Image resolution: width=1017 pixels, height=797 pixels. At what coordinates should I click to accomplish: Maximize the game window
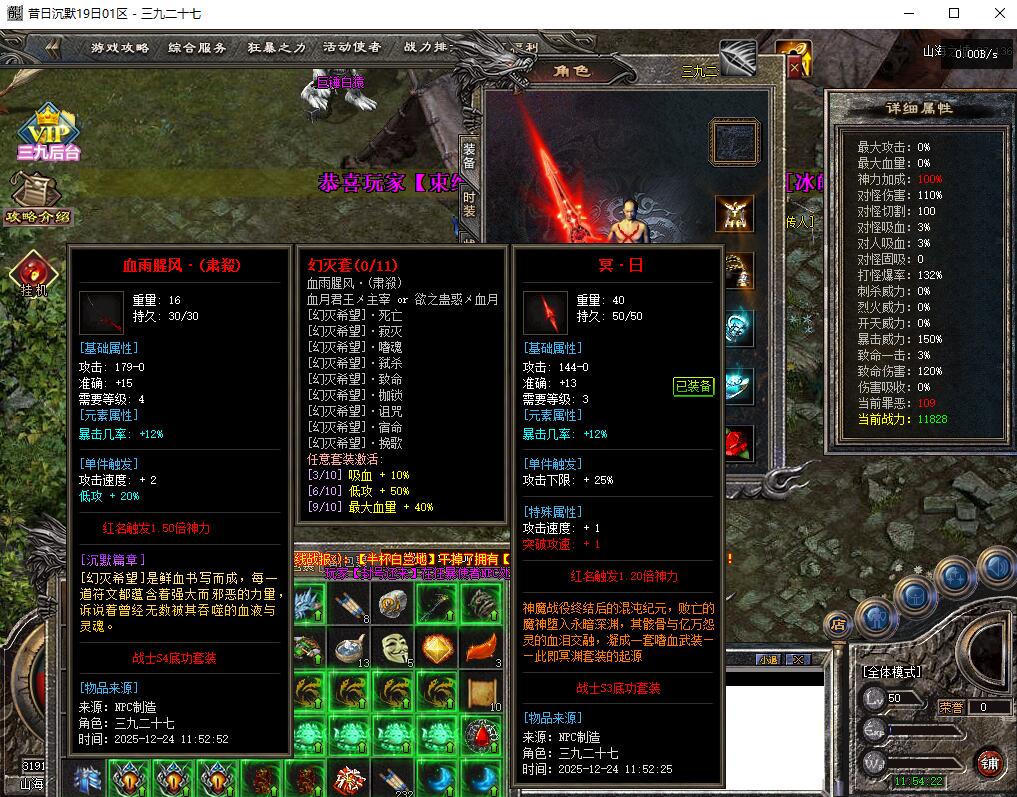(x=953, y=13)
